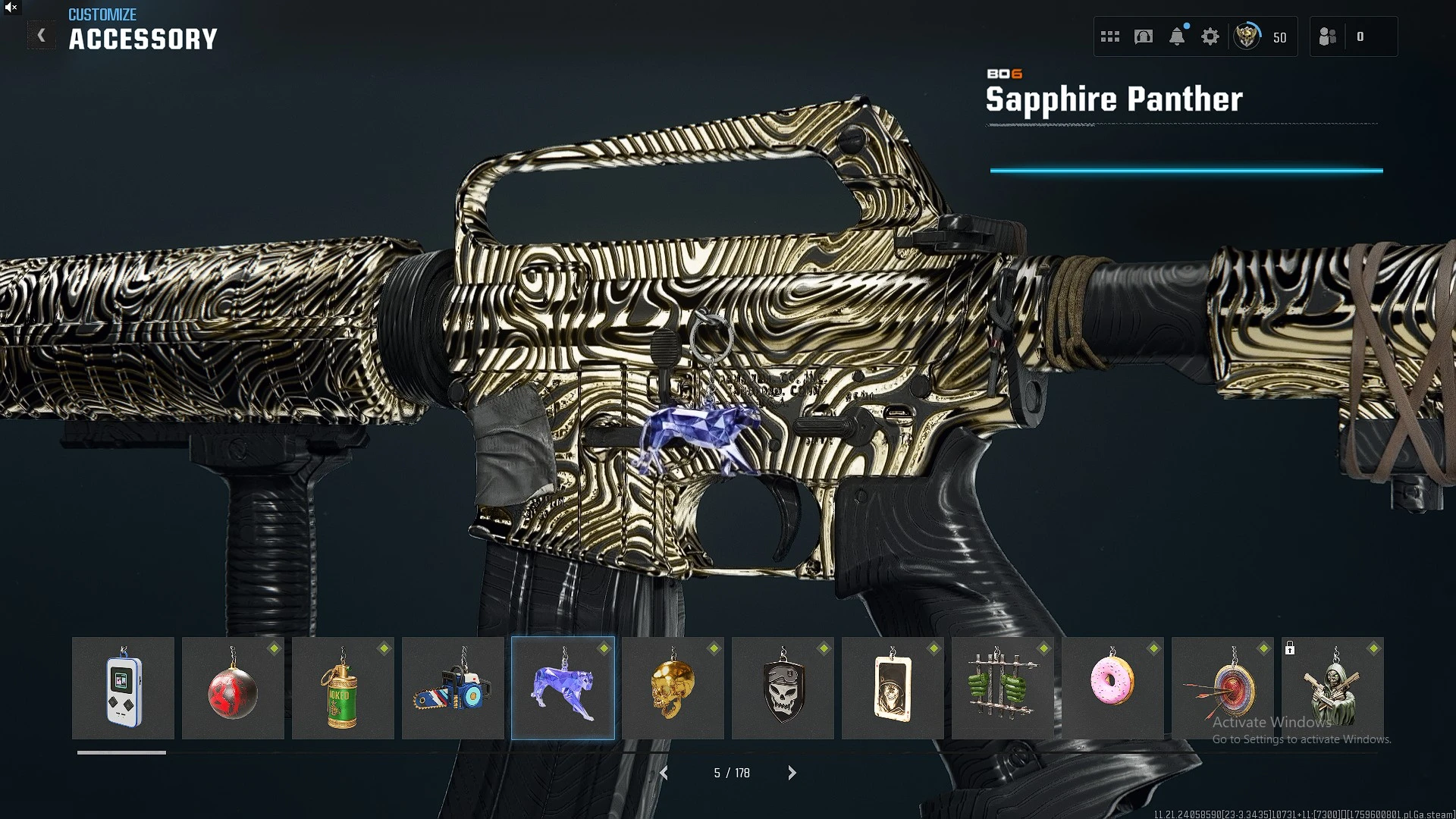Open the settings gear
The height and width of the screenshot is (819, 1456).
(1210, 36)
